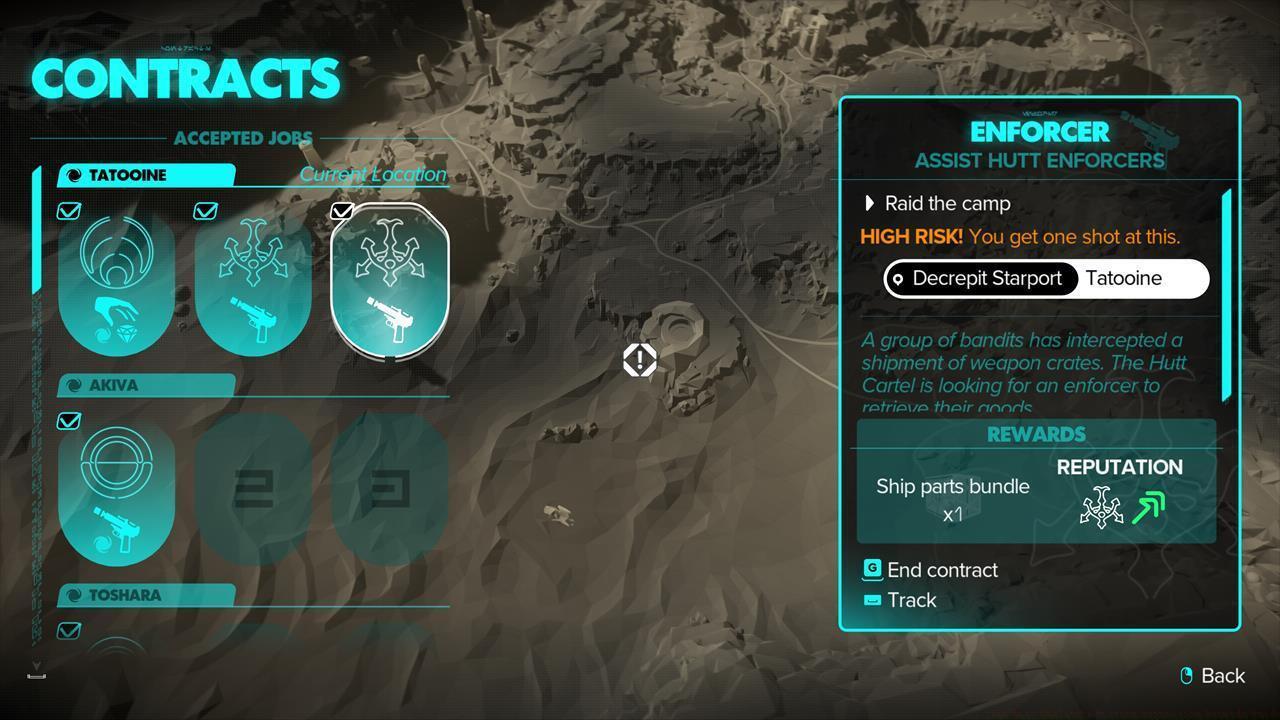Screen dimensions: 1280x720
Task: Click the Hutt Cartel reputation emblem in Rewards
Action: [1100, 505]
